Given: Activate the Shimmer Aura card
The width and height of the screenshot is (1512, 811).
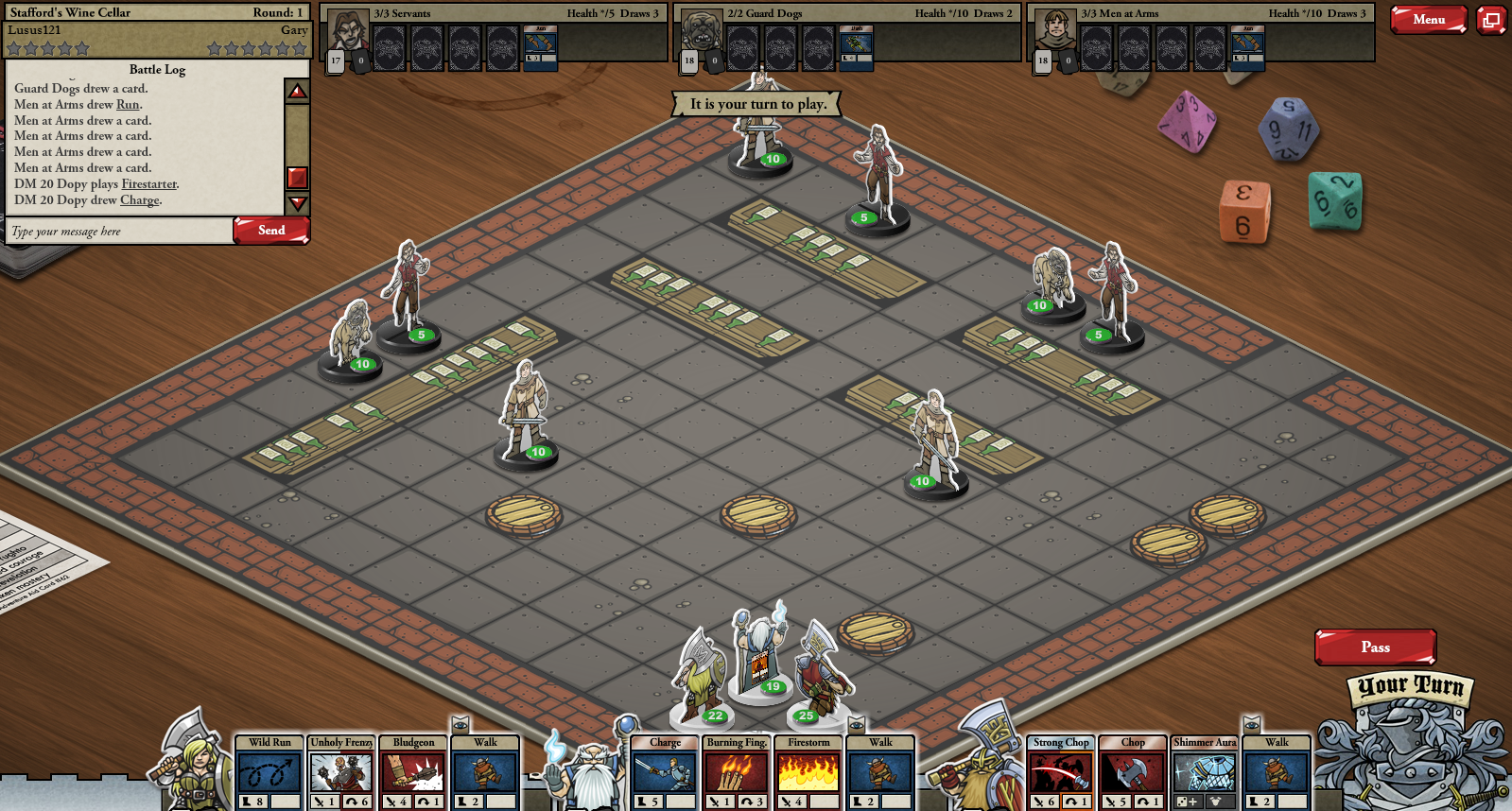Looking at the screenshot, I should pyautogui.click(x=1205, y=772).
